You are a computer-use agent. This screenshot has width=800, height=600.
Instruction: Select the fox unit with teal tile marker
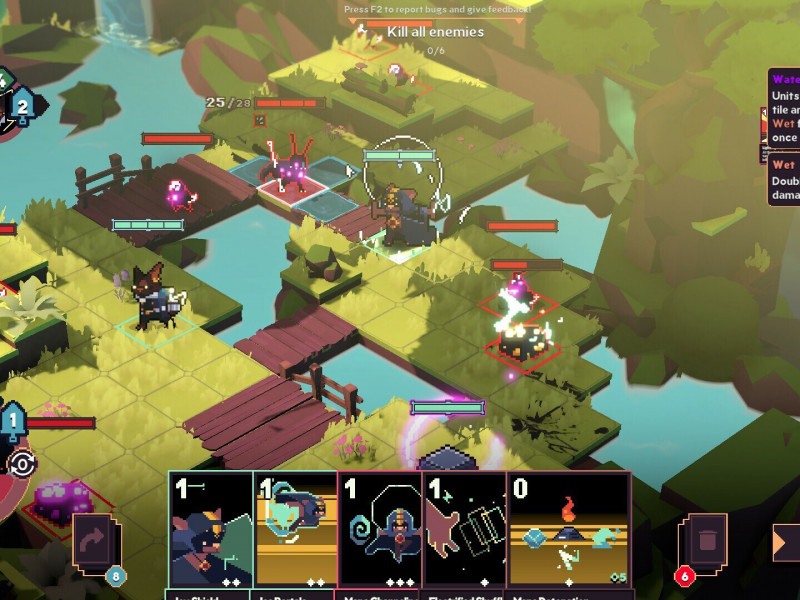[x=153, y=298]
